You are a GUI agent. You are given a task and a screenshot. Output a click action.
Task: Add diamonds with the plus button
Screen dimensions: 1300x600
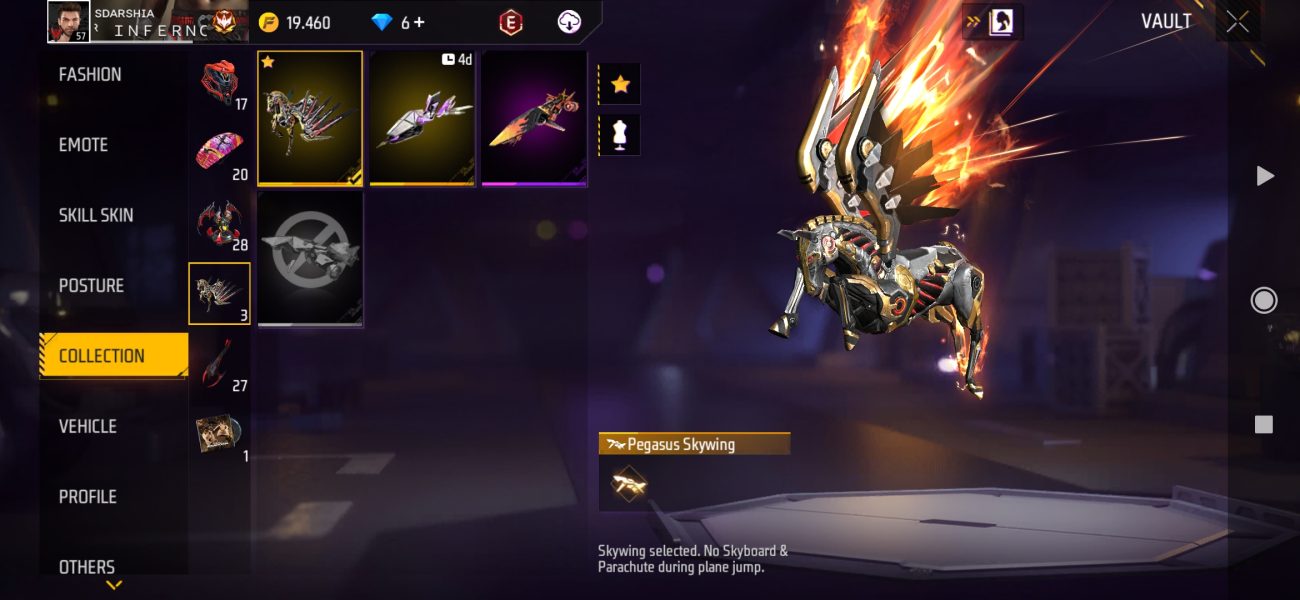coord(418,22)
